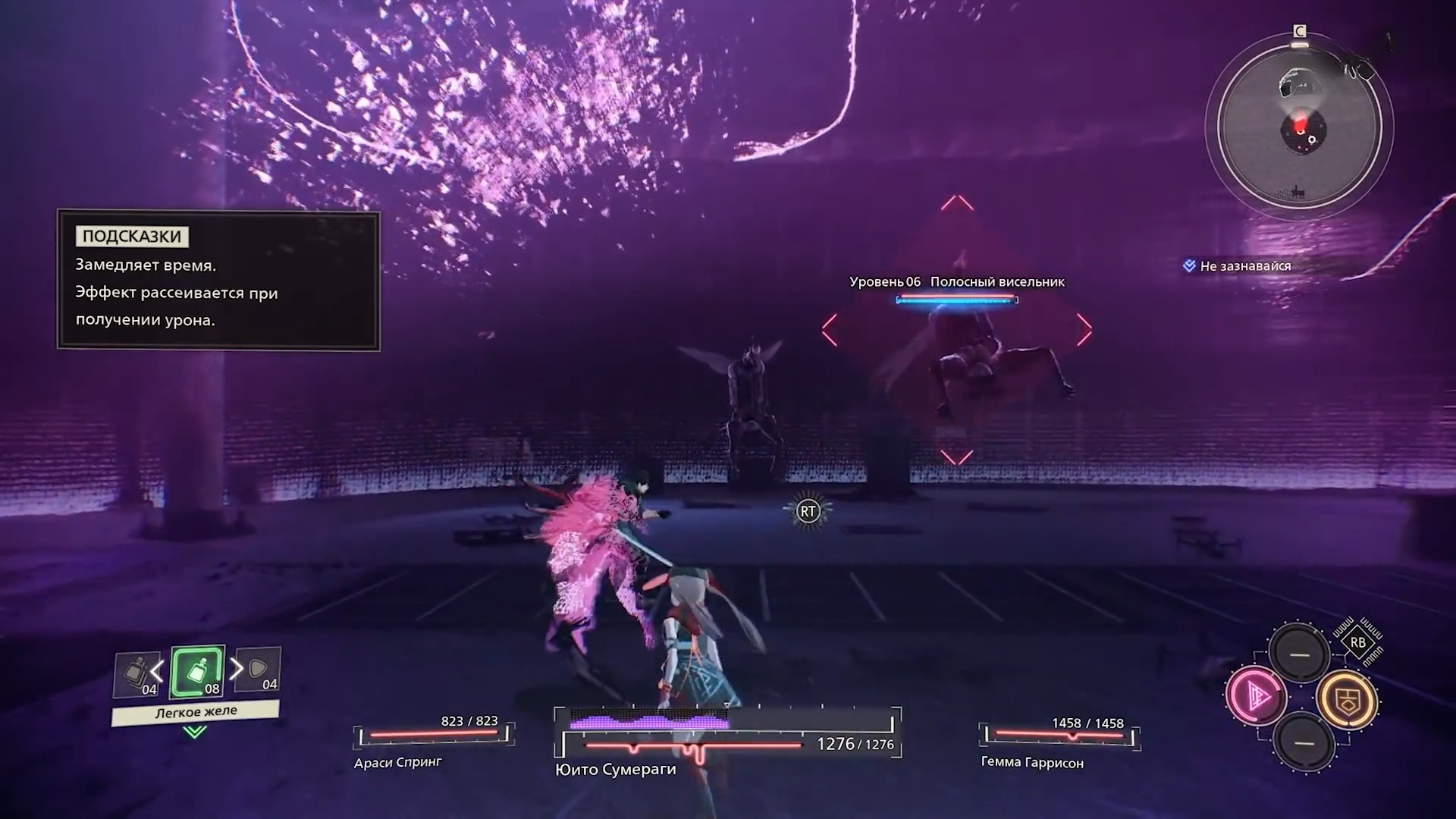
Task: Activate the orange shield SAS ability
Action: coord(1347,700)
